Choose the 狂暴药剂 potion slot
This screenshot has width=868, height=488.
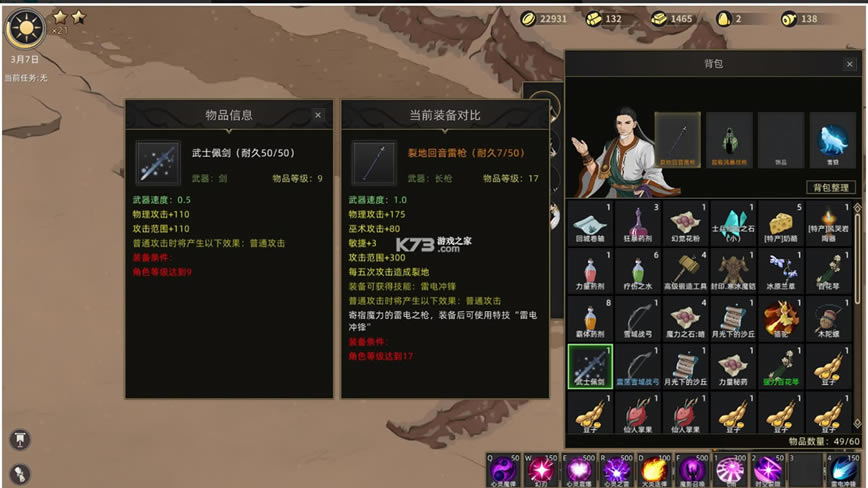[x=637, y=224]
